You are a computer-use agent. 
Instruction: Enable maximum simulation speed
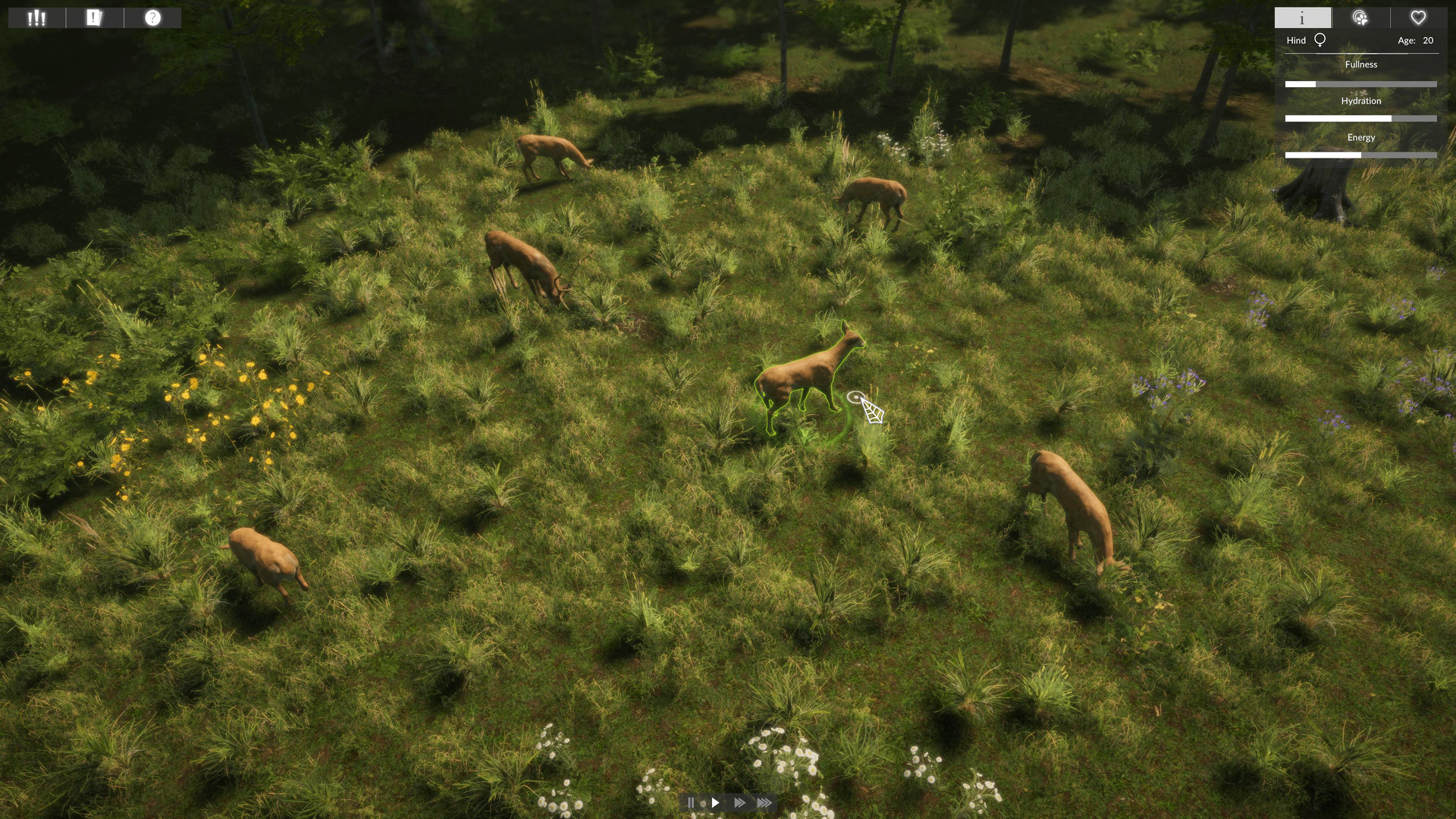(764, 802)
